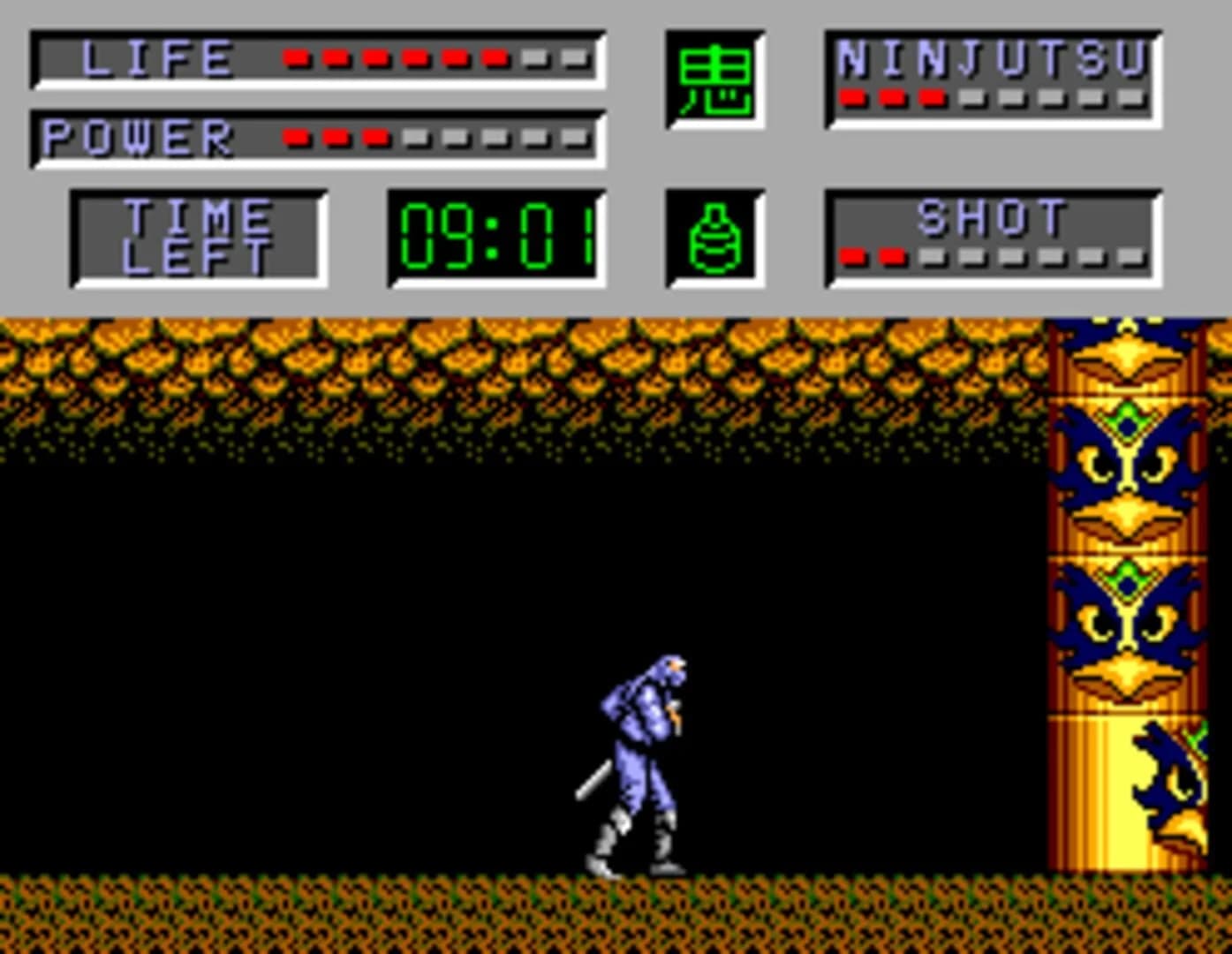The width and height of the screenshot is (1232, 954).
Task: Click the last red segment of the POWER bar
Action: click(x=378, y=137)
